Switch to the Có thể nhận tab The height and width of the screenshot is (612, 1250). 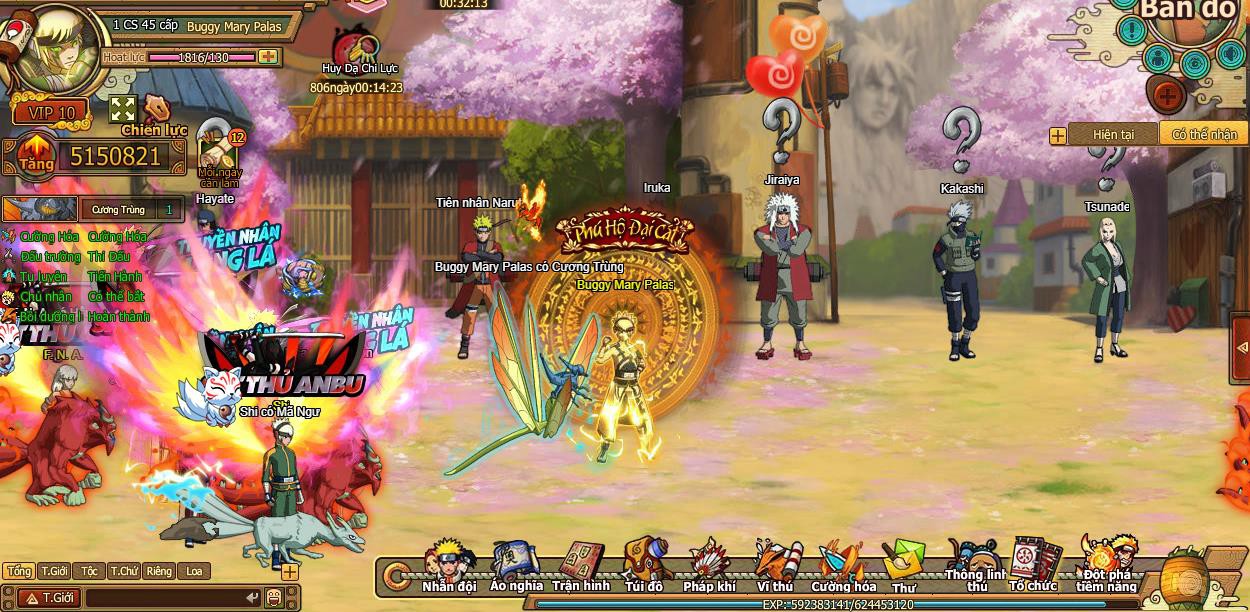coord(1204,134)
